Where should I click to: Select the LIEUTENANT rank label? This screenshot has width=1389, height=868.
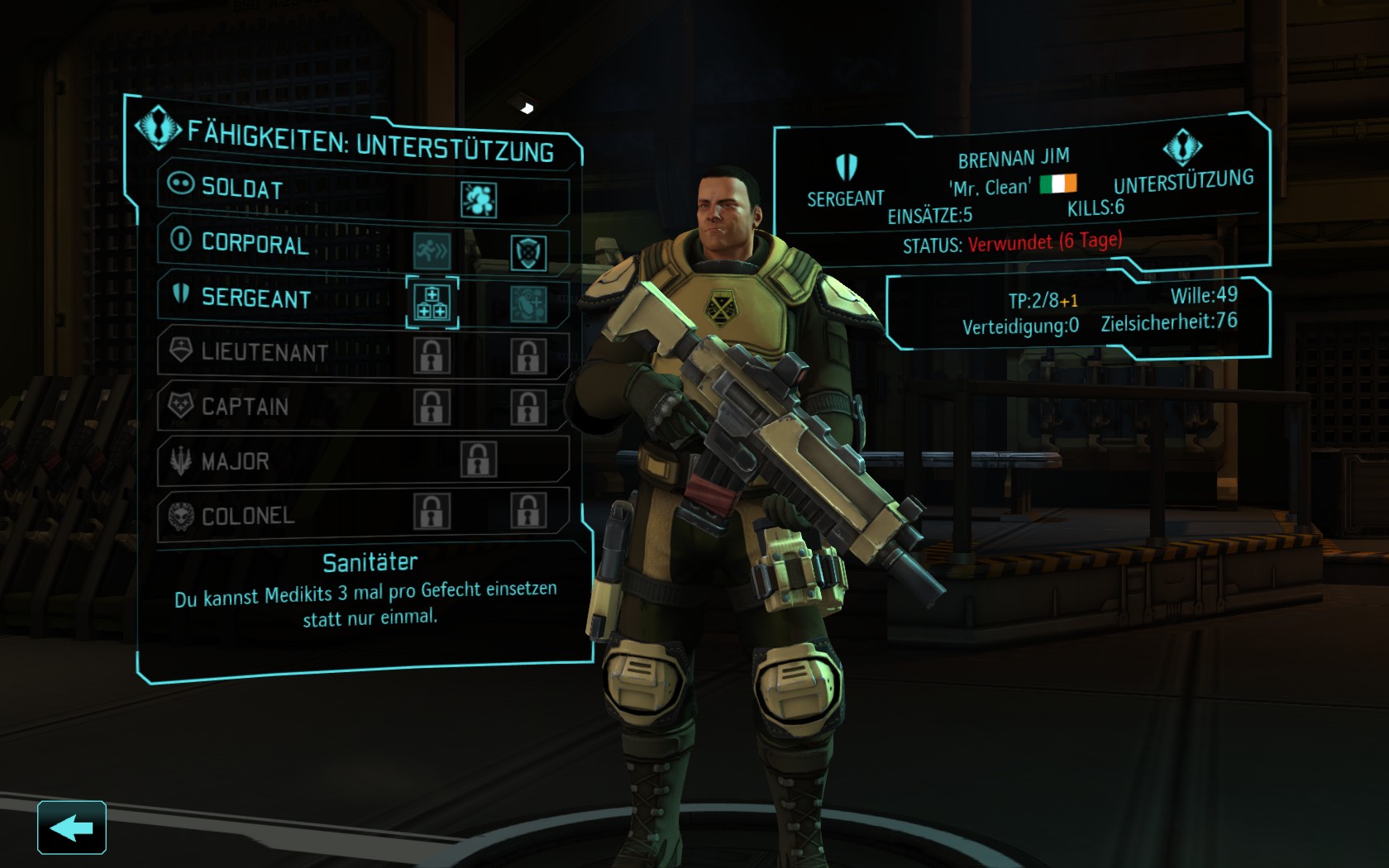(x=264, y=352)
